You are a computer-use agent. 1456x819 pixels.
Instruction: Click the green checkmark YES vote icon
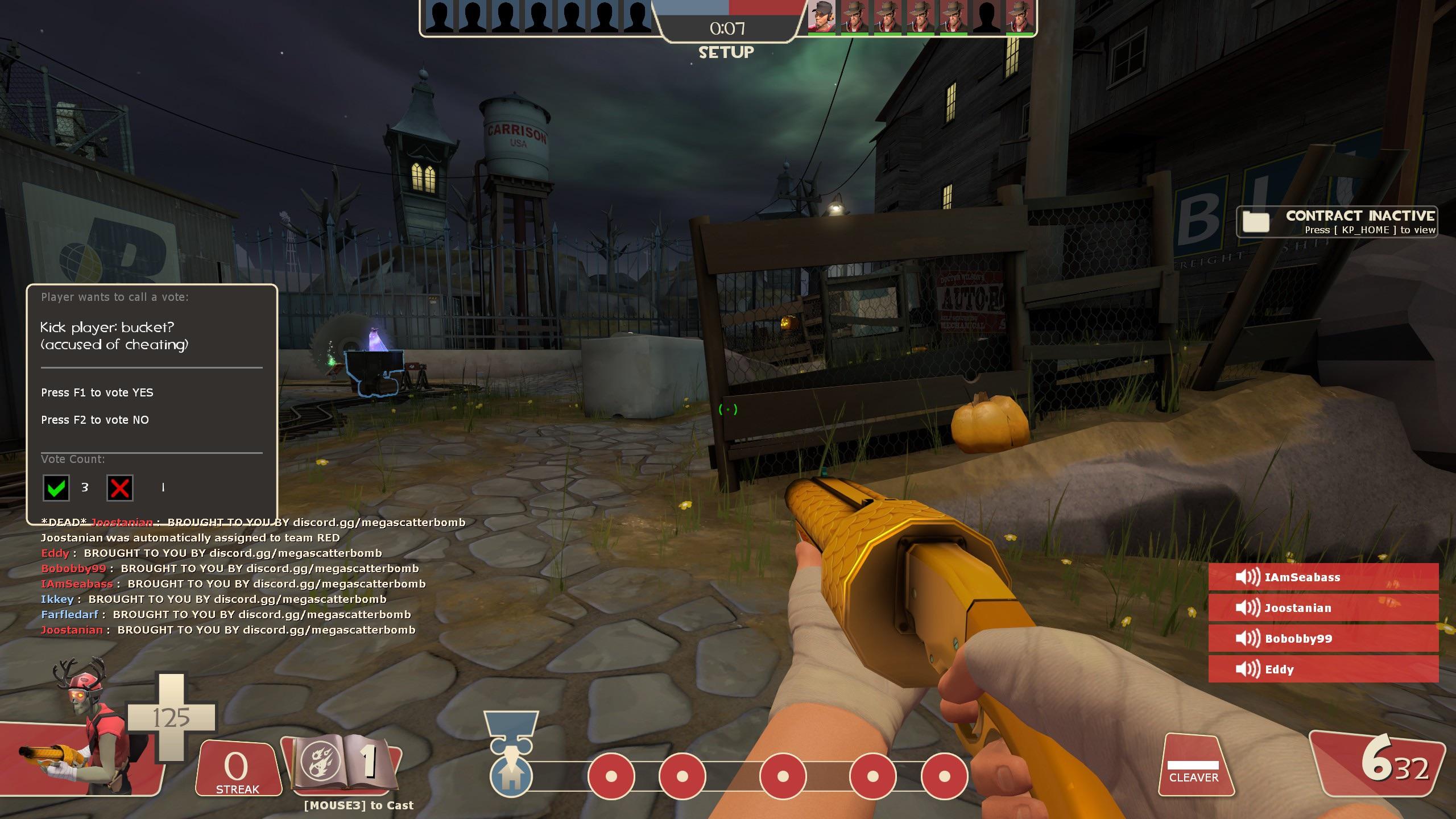click(x=56, y=488)
